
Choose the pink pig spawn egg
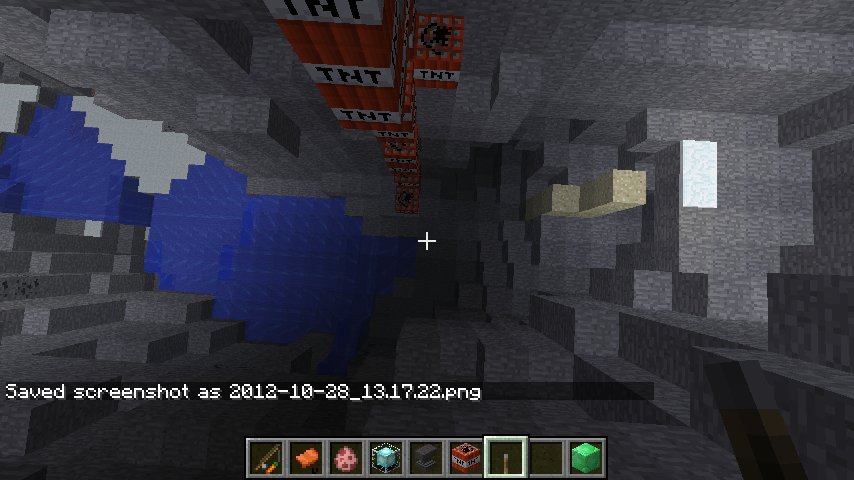pyautogui.click(x=345, y=458)
